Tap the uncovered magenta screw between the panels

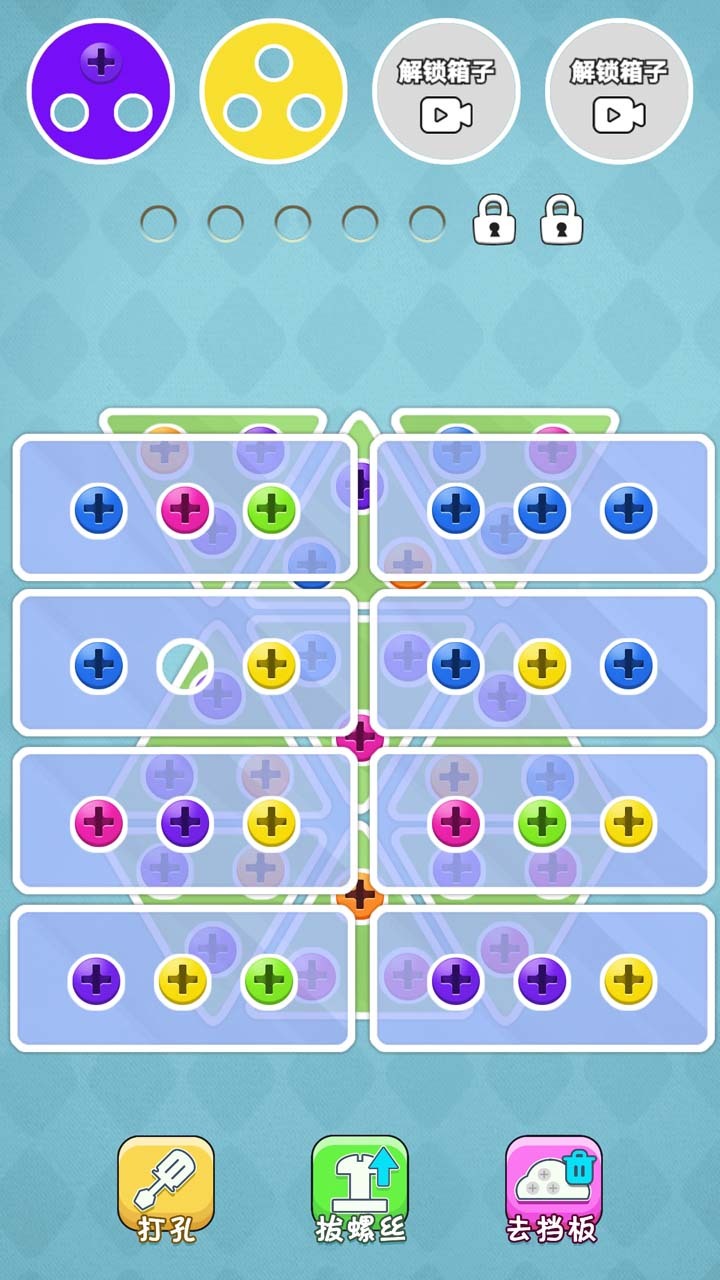pos(360,738)
